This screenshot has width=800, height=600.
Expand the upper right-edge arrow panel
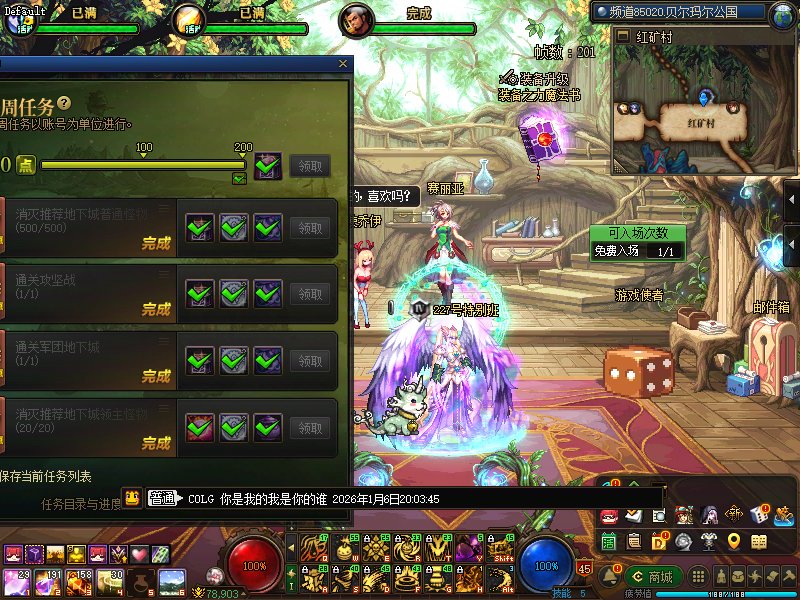point(791,200)
